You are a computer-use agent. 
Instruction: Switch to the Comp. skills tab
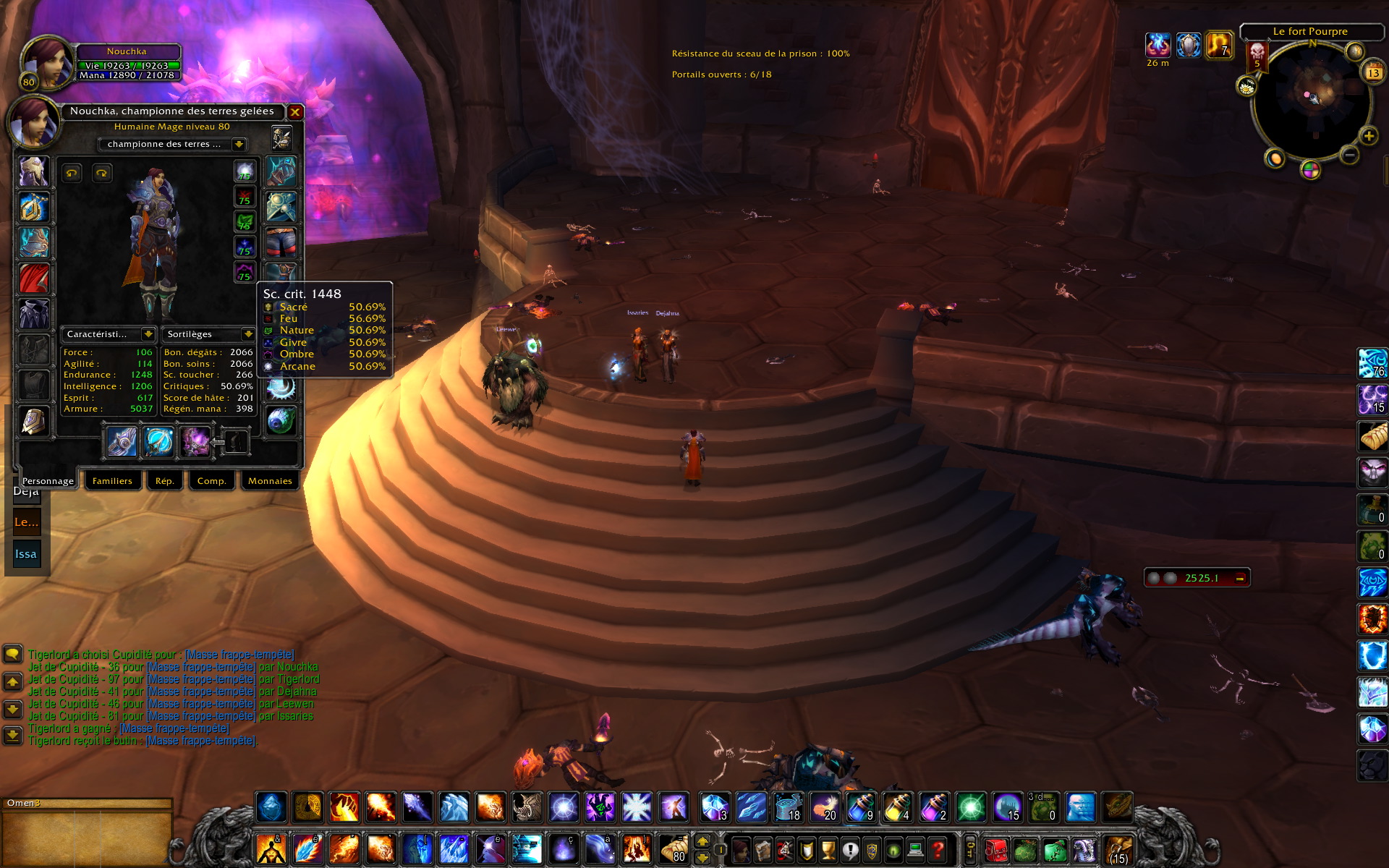(211, 481)
